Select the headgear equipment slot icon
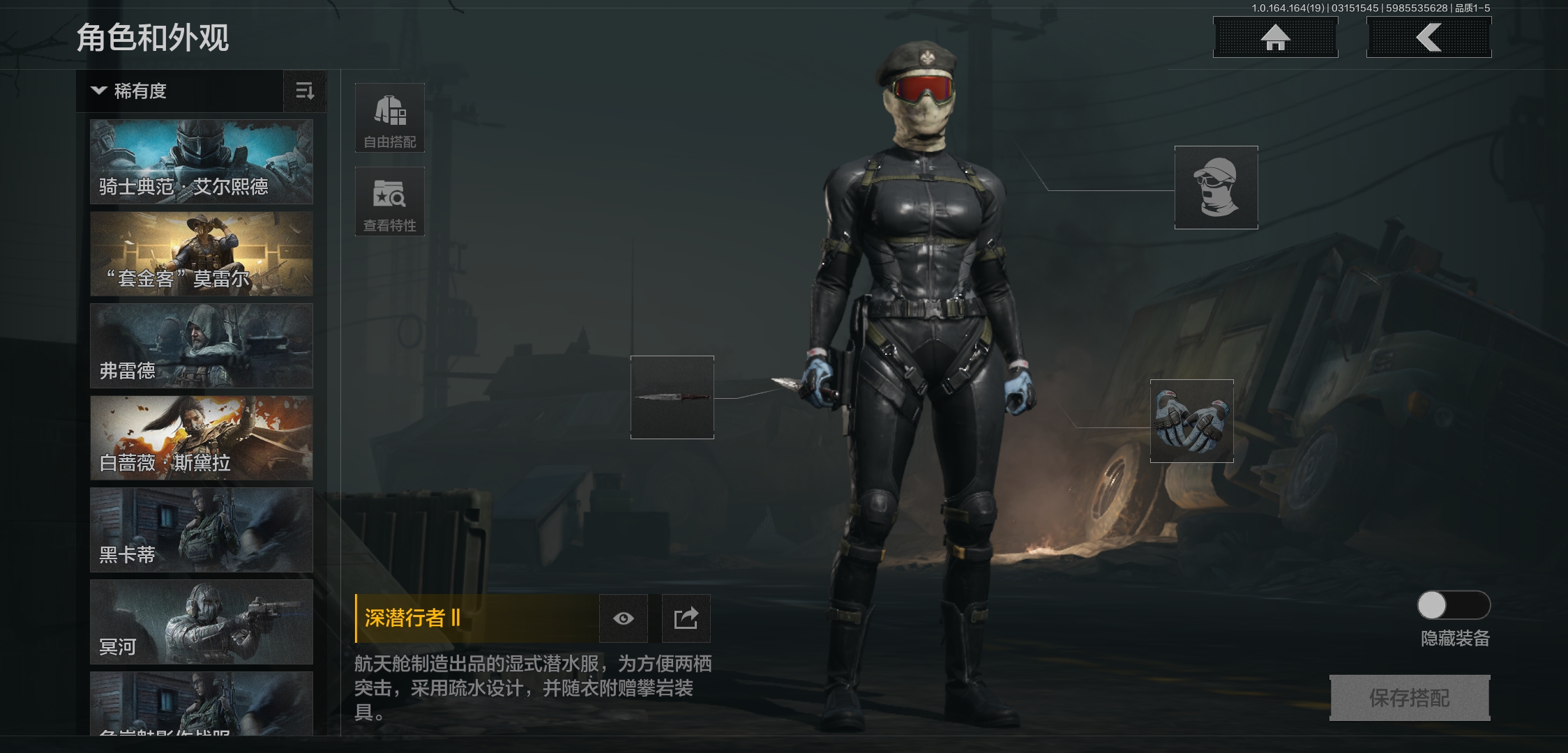Screen dimensions: 1568x753 (1216, 187)
